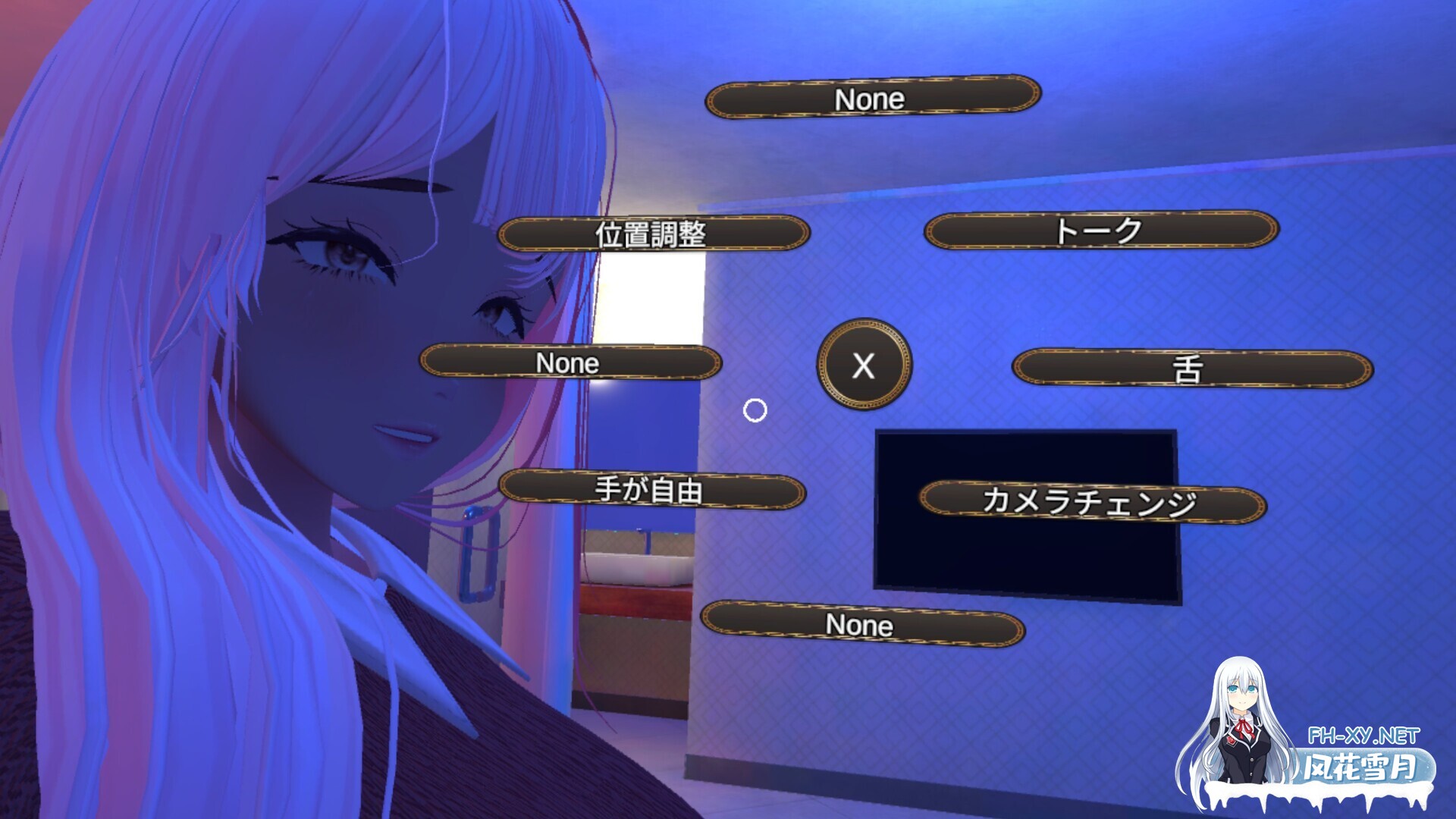Screen dimensions: 1456x819
Task: Open the 位置調整 position adjust option
Action: pyautogui.click(x=653, y=234)
